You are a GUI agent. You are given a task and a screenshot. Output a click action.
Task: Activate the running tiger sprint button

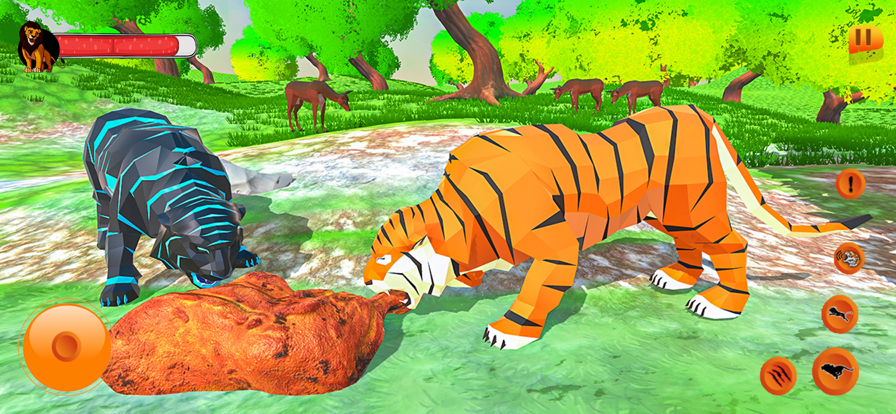[835, 371]
